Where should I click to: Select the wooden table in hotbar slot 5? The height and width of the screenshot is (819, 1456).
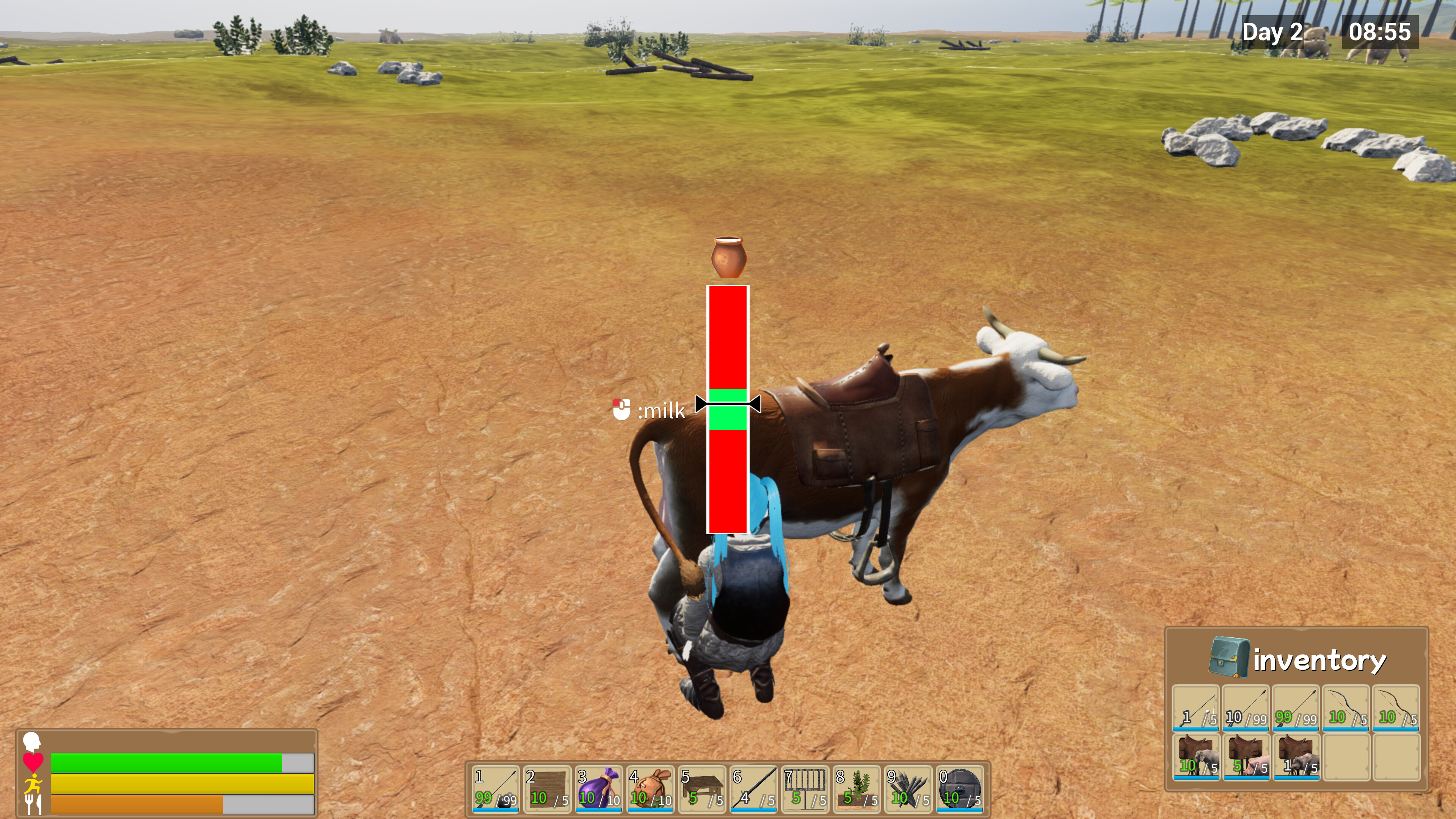pos(703,789)
